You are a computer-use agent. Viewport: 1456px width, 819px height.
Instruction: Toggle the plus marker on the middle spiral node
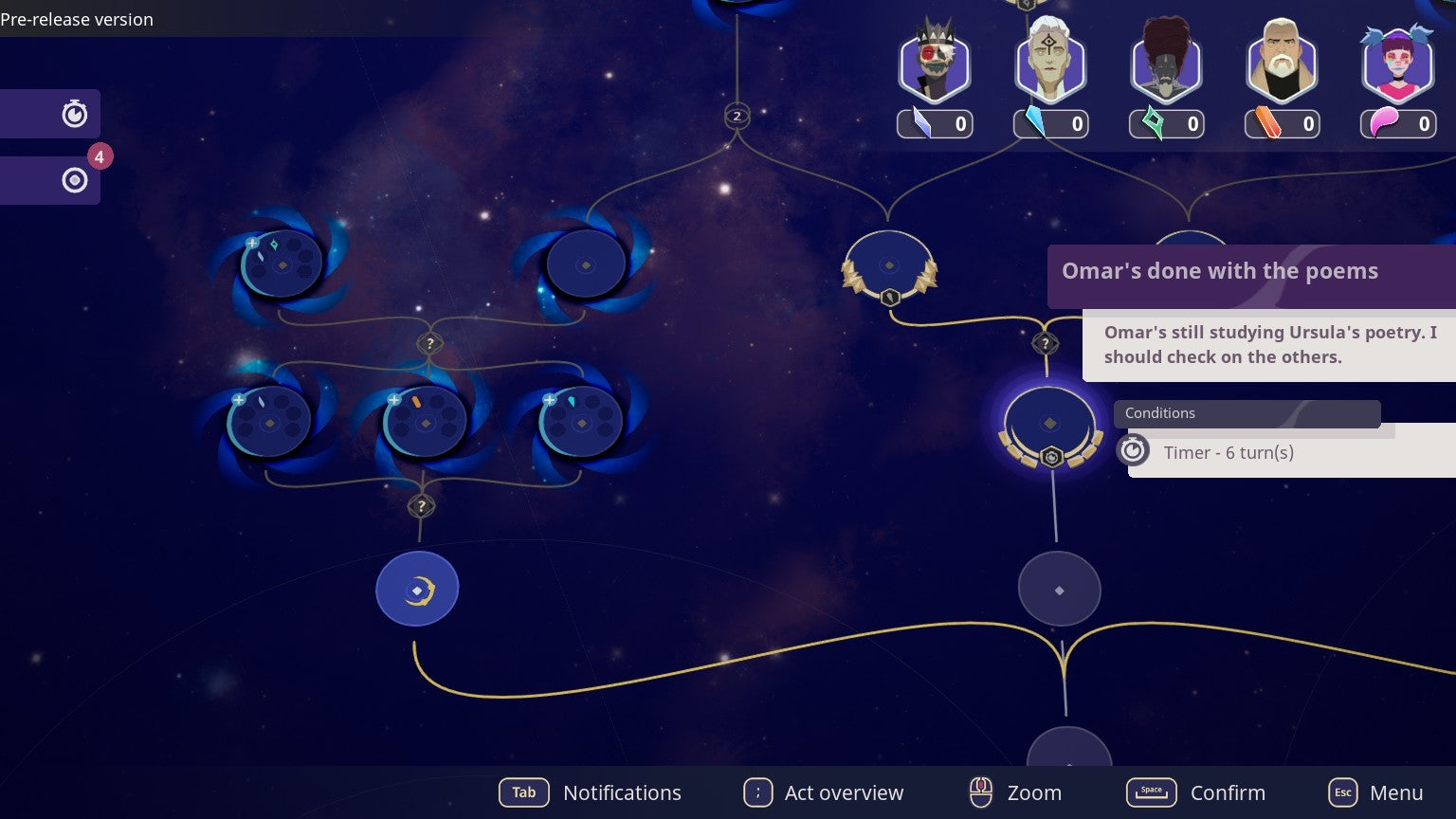(x=392, y=401)
